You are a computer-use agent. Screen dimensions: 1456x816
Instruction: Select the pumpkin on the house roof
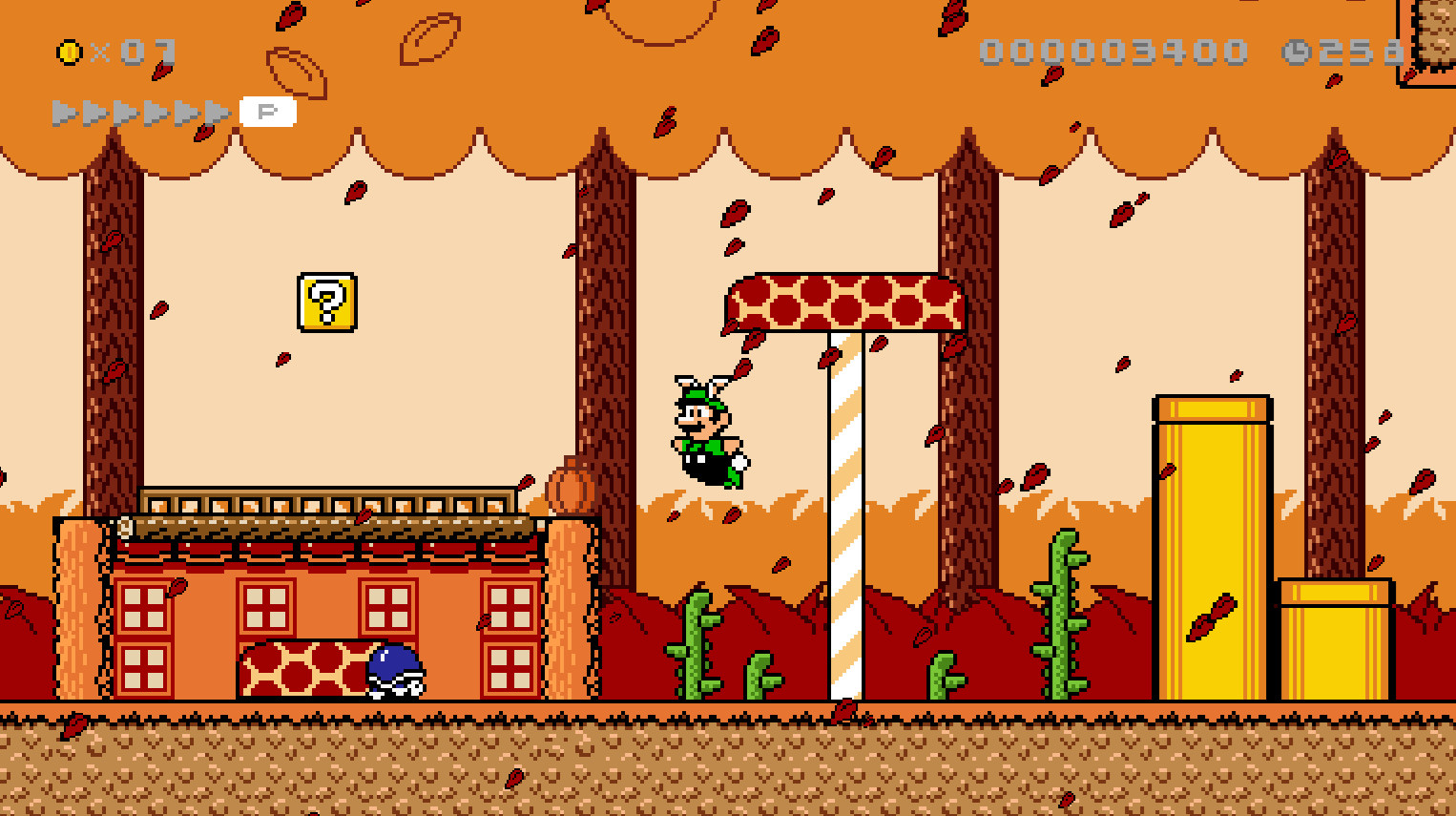click(x=570, y=487)
